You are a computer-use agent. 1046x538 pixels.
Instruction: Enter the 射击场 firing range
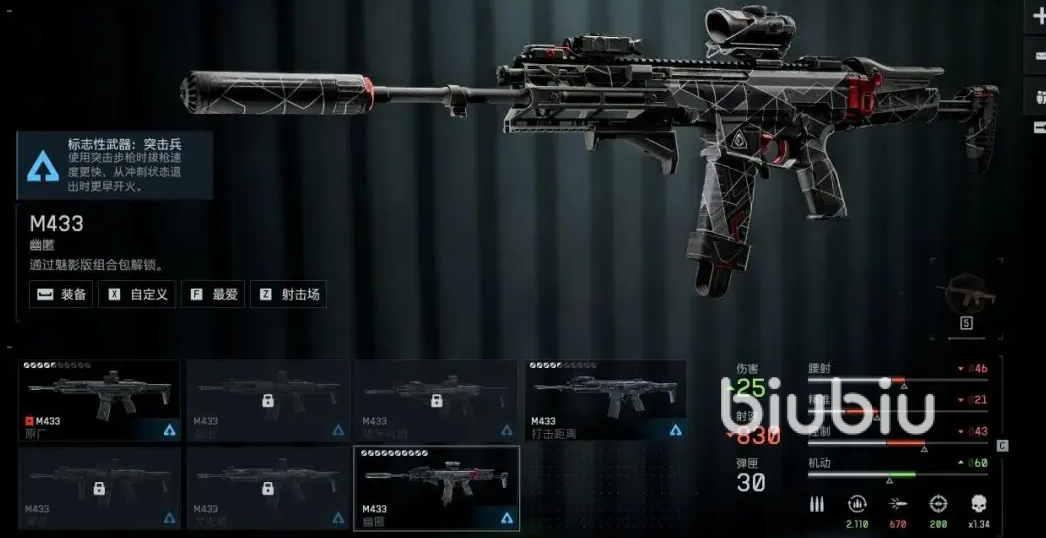tap(287, 294)
